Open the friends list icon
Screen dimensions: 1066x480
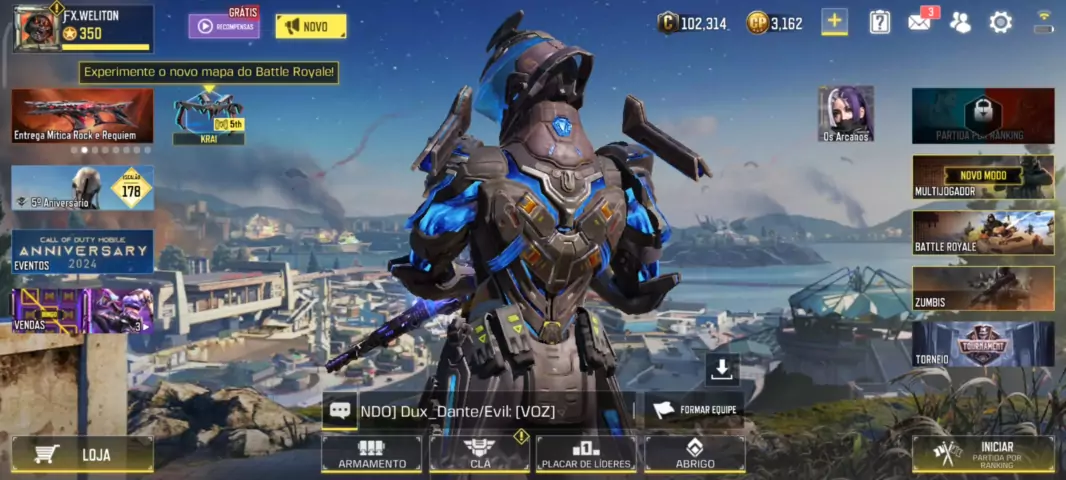point(960,22)
